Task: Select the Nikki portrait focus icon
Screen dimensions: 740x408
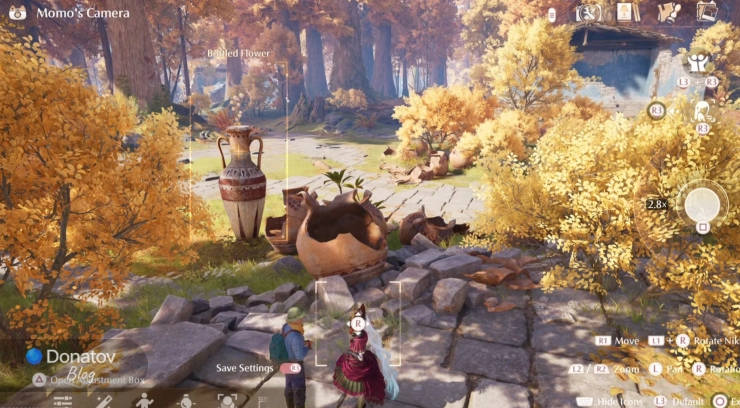Action: coord(702,111)
